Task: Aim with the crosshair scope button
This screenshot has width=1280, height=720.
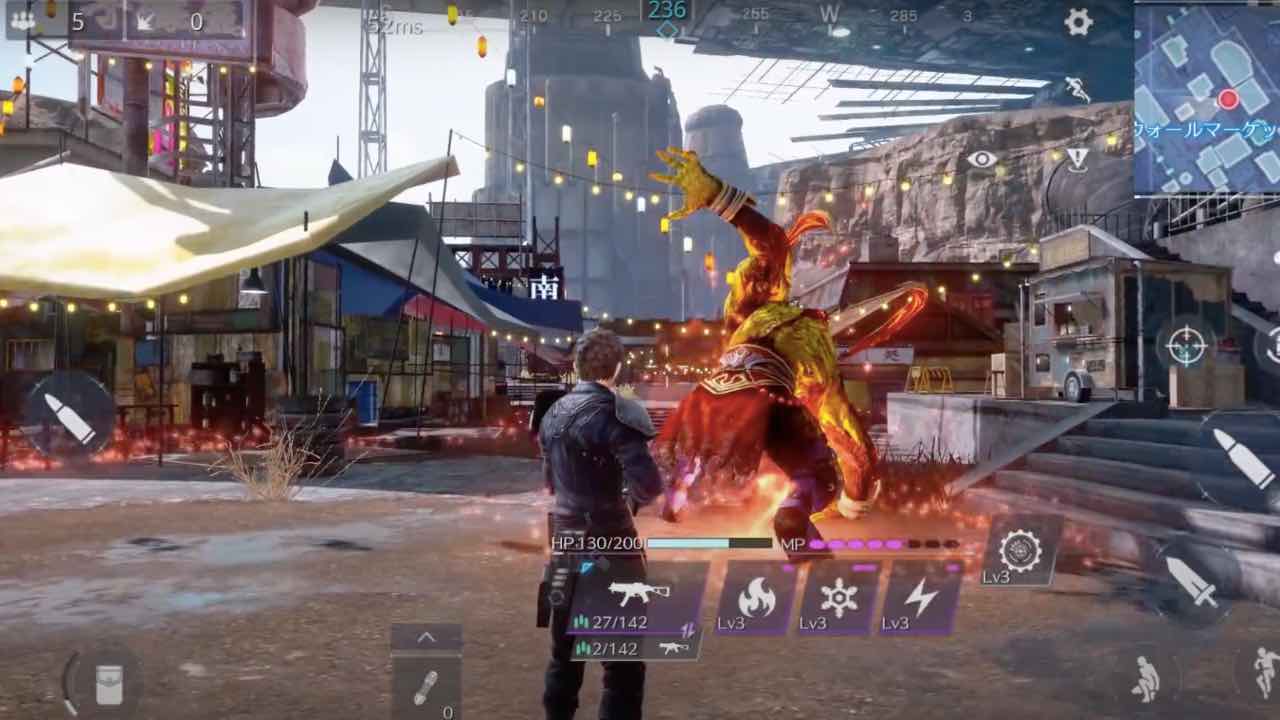Action: click(1187, 347)
